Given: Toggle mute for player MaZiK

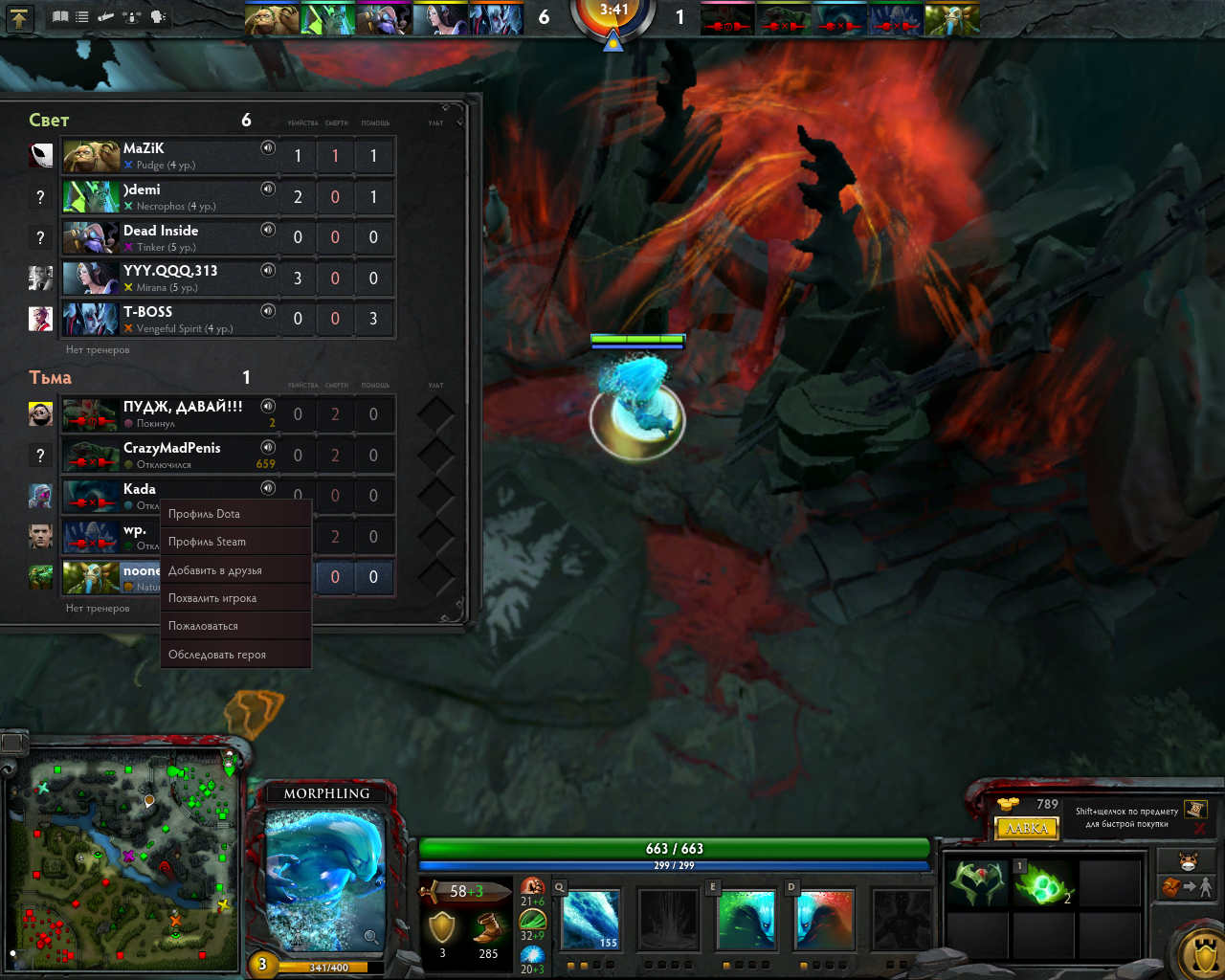Looking at the screenshot, I should (x=268, y=148).
